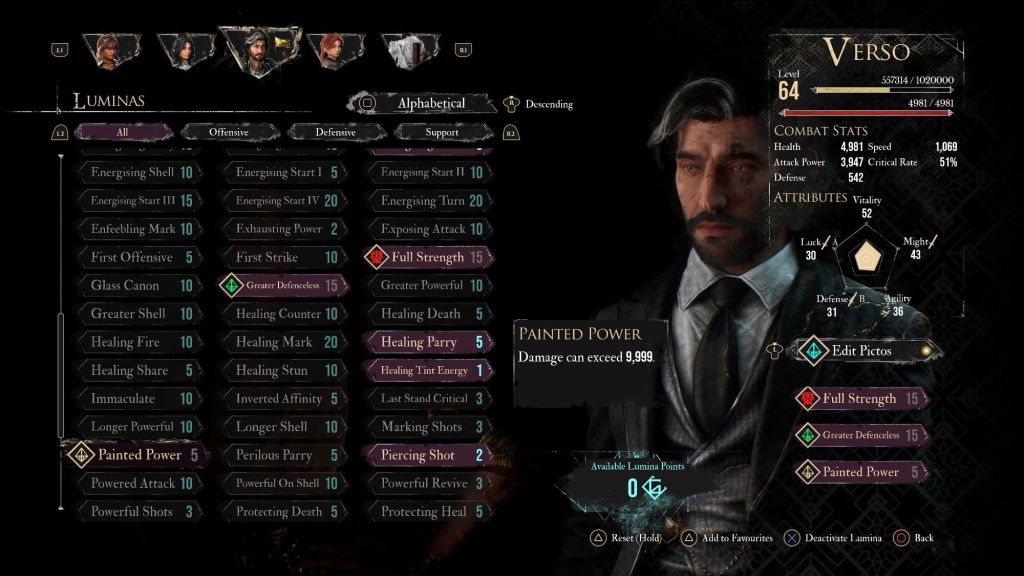Image resolution: width=1024 pixels, height=576 pixels.
Task: Choose the All luminas tab
Action: coord(122,132)
